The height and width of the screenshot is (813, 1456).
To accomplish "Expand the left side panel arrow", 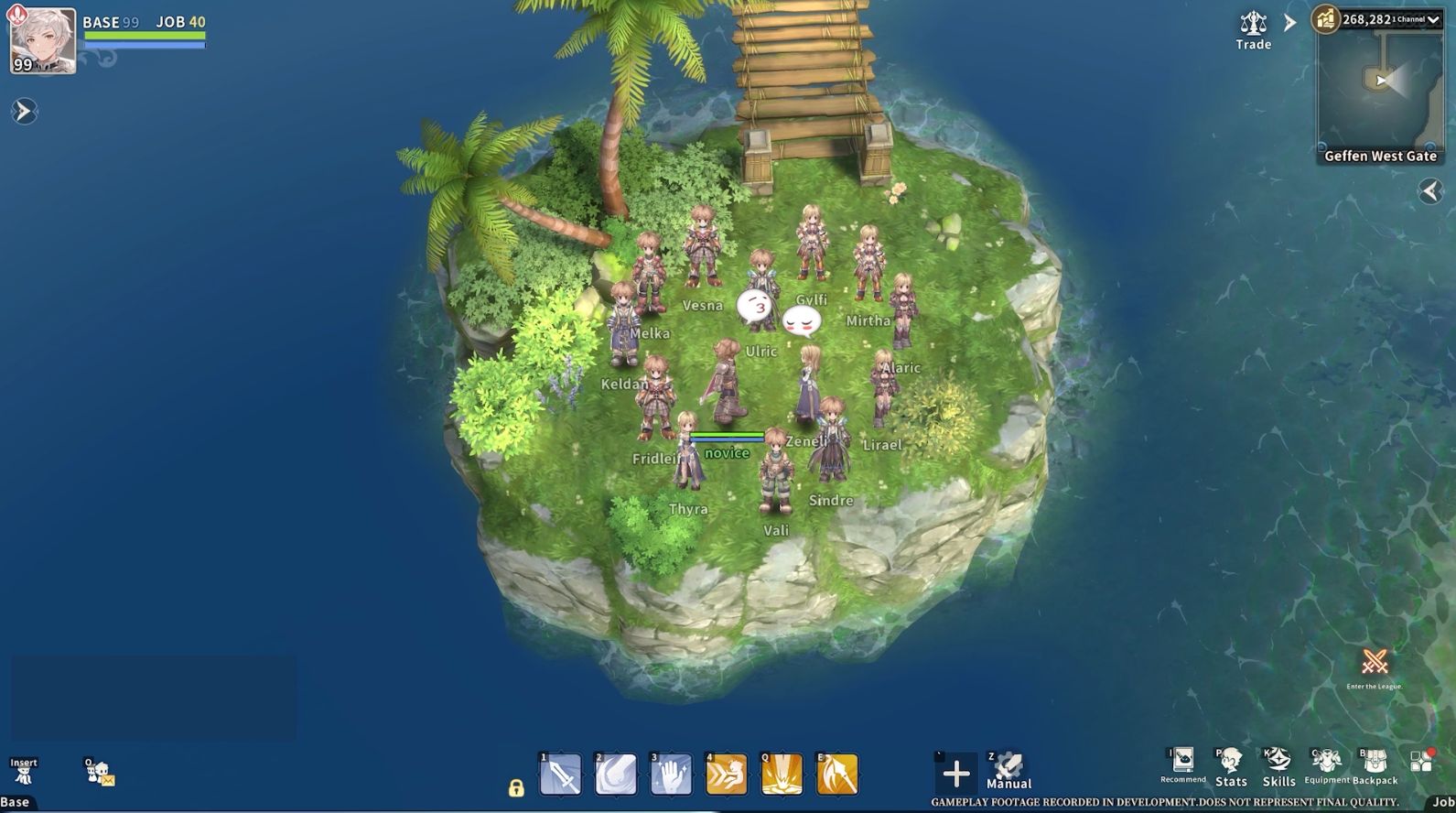I will [x=24, y=112].
